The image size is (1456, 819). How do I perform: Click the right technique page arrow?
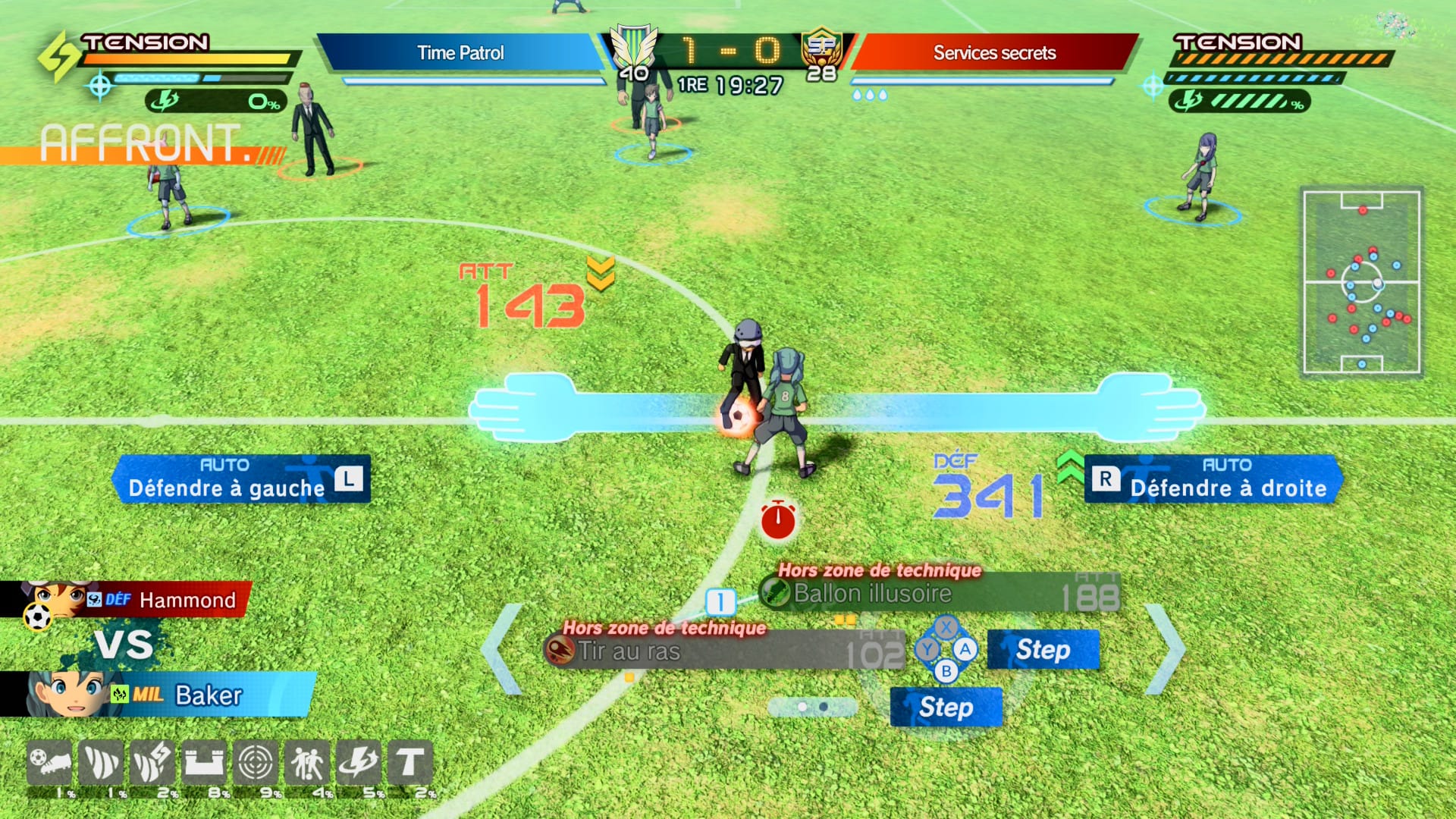(1165, 649)
